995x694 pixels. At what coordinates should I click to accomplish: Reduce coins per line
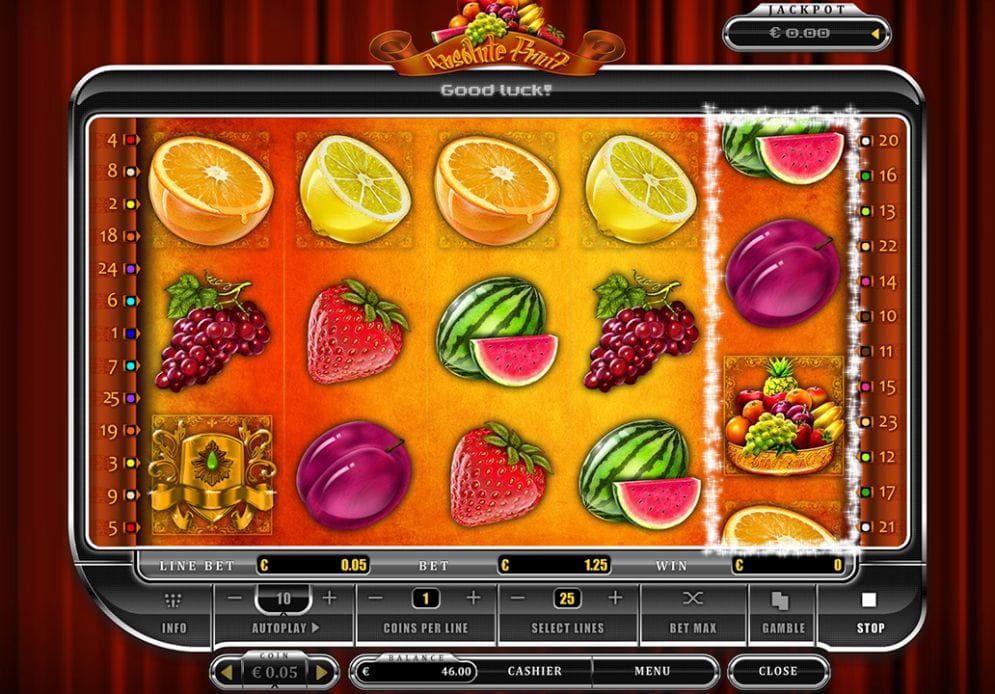(x=375, y=599)
